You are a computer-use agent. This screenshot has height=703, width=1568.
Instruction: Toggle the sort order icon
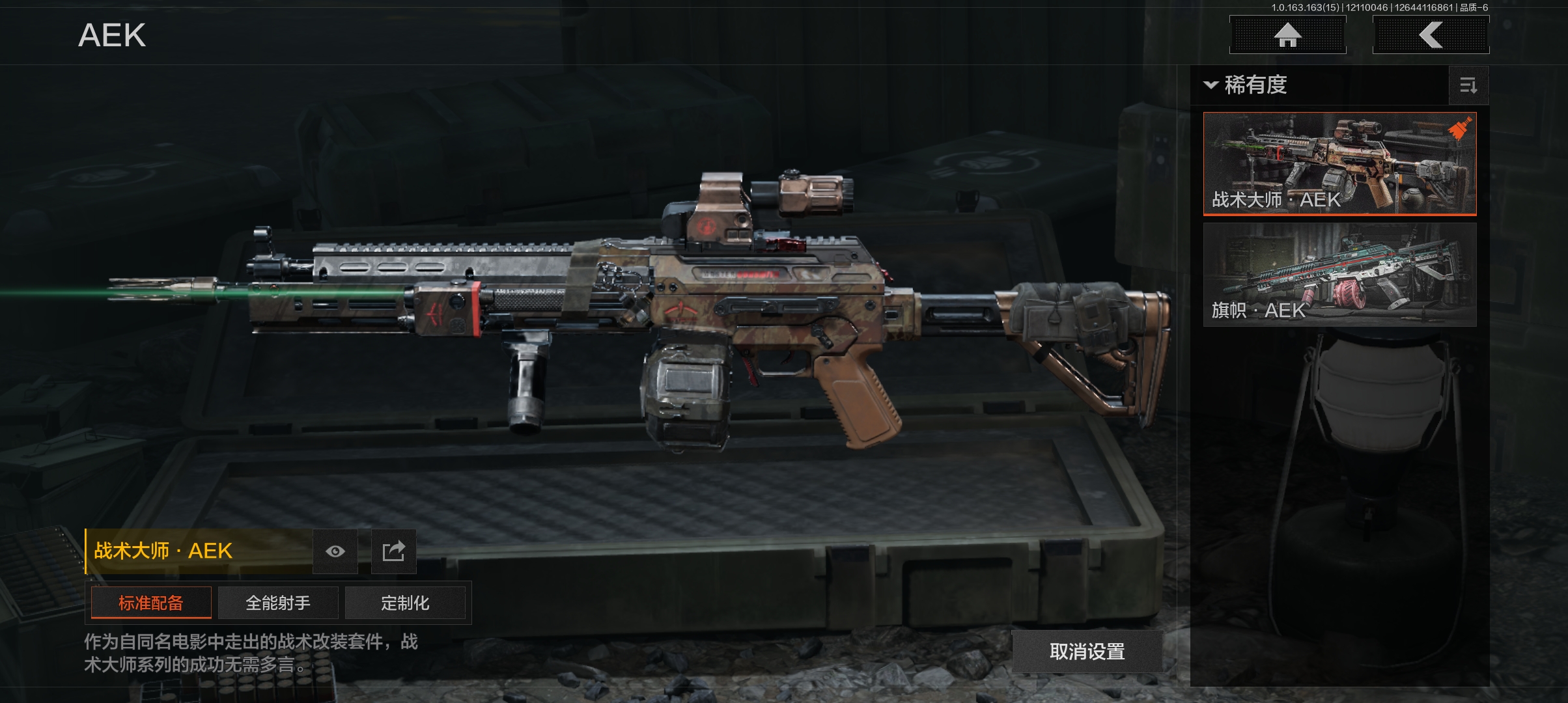[x=1468, y=85]
